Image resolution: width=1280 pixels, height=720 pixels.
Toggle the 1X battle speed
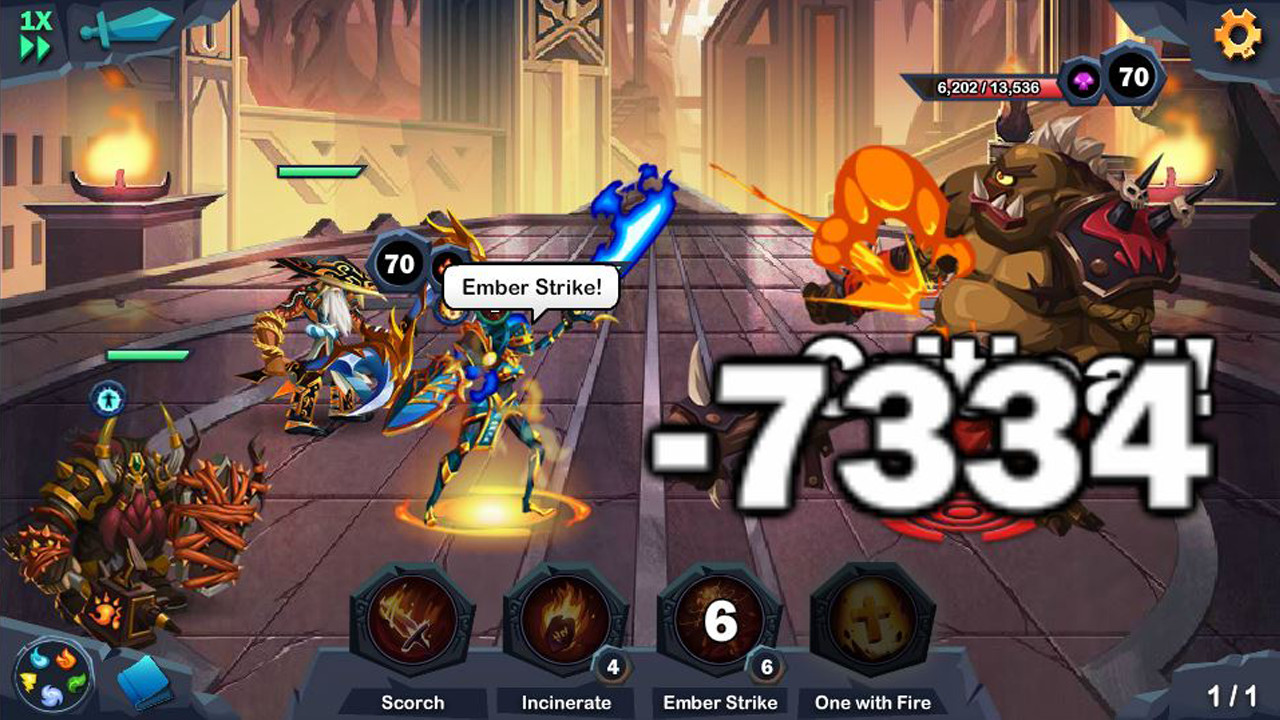(34, 21)
